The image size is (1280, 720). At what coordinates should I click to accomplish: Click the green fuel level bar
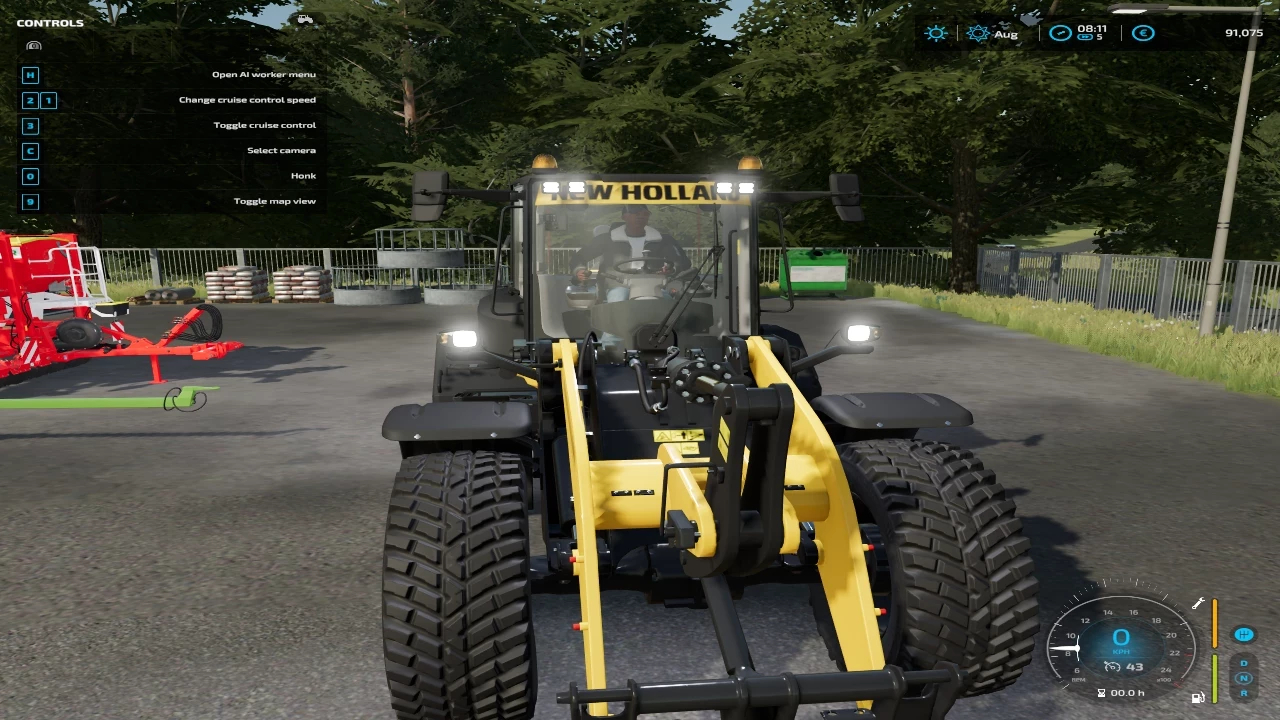pos(1215,677)
